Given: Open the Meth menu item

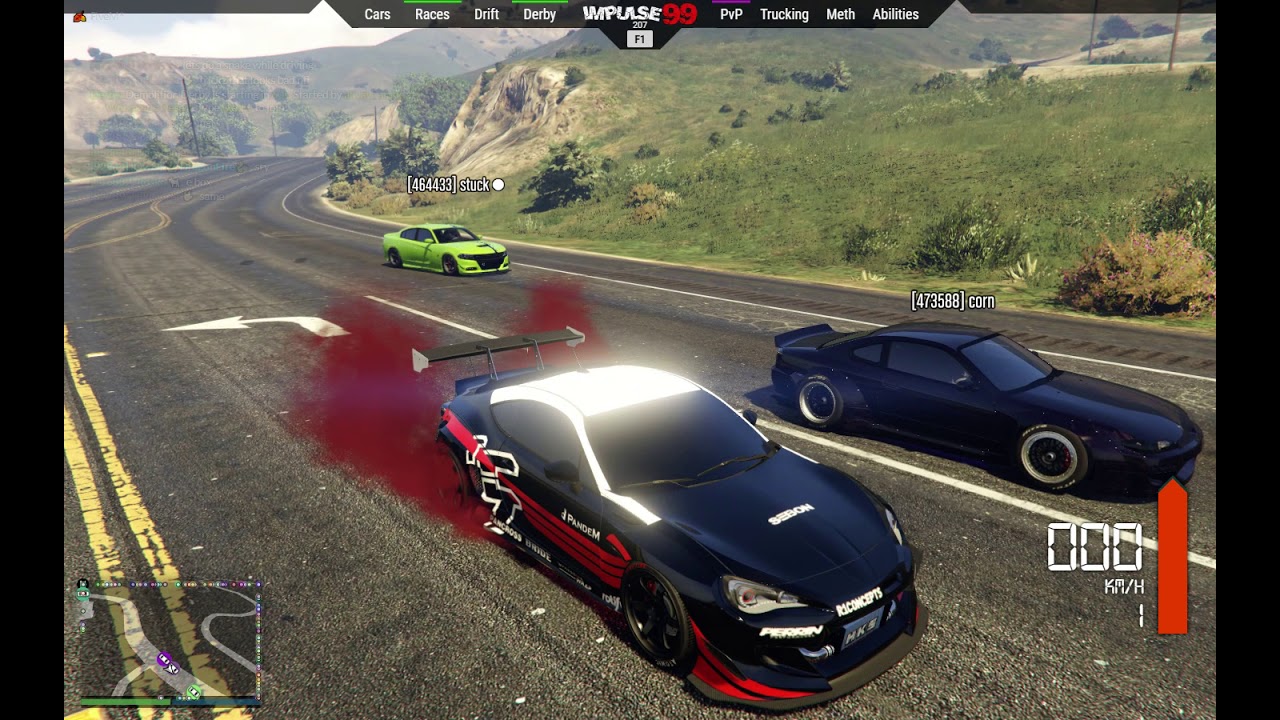Looking at the screenshot, I should coord(840,14).
